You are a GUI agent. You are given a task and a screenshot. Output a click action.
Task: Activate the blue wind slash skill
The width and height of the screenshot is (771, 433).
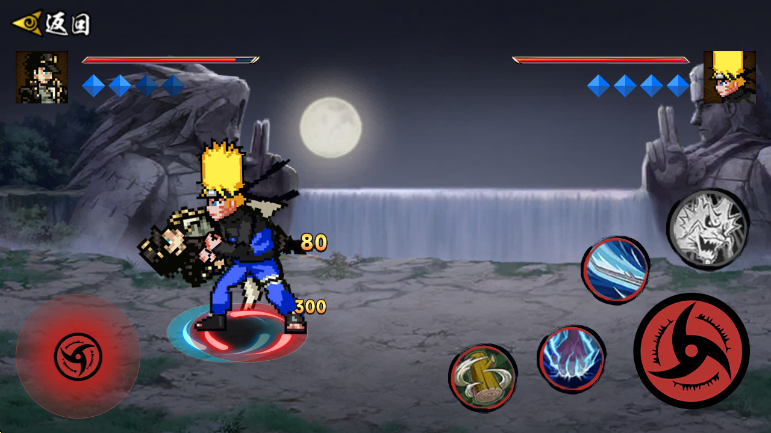click(616, 269)
